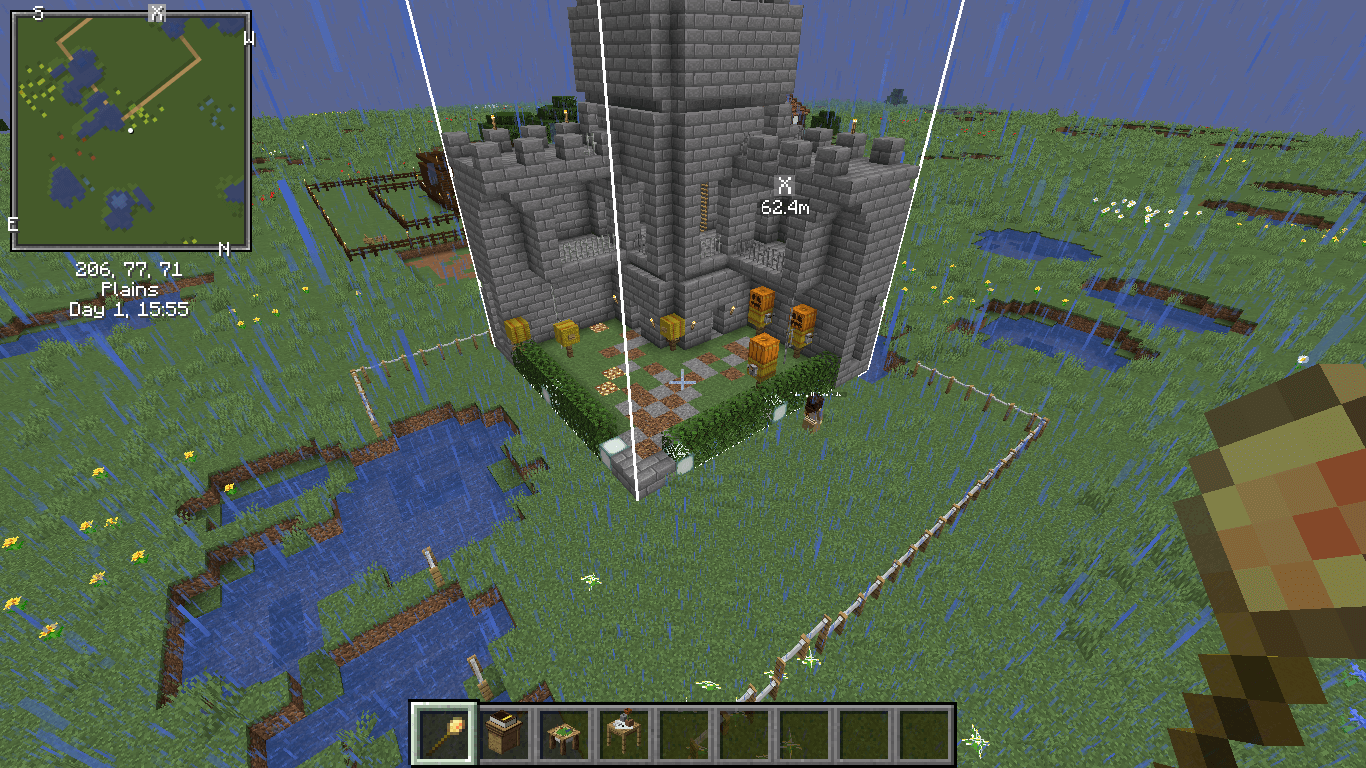Screen dimensions: 1366x768
Task: Click the minimap in the corner
Action: (x=131, y=130)
